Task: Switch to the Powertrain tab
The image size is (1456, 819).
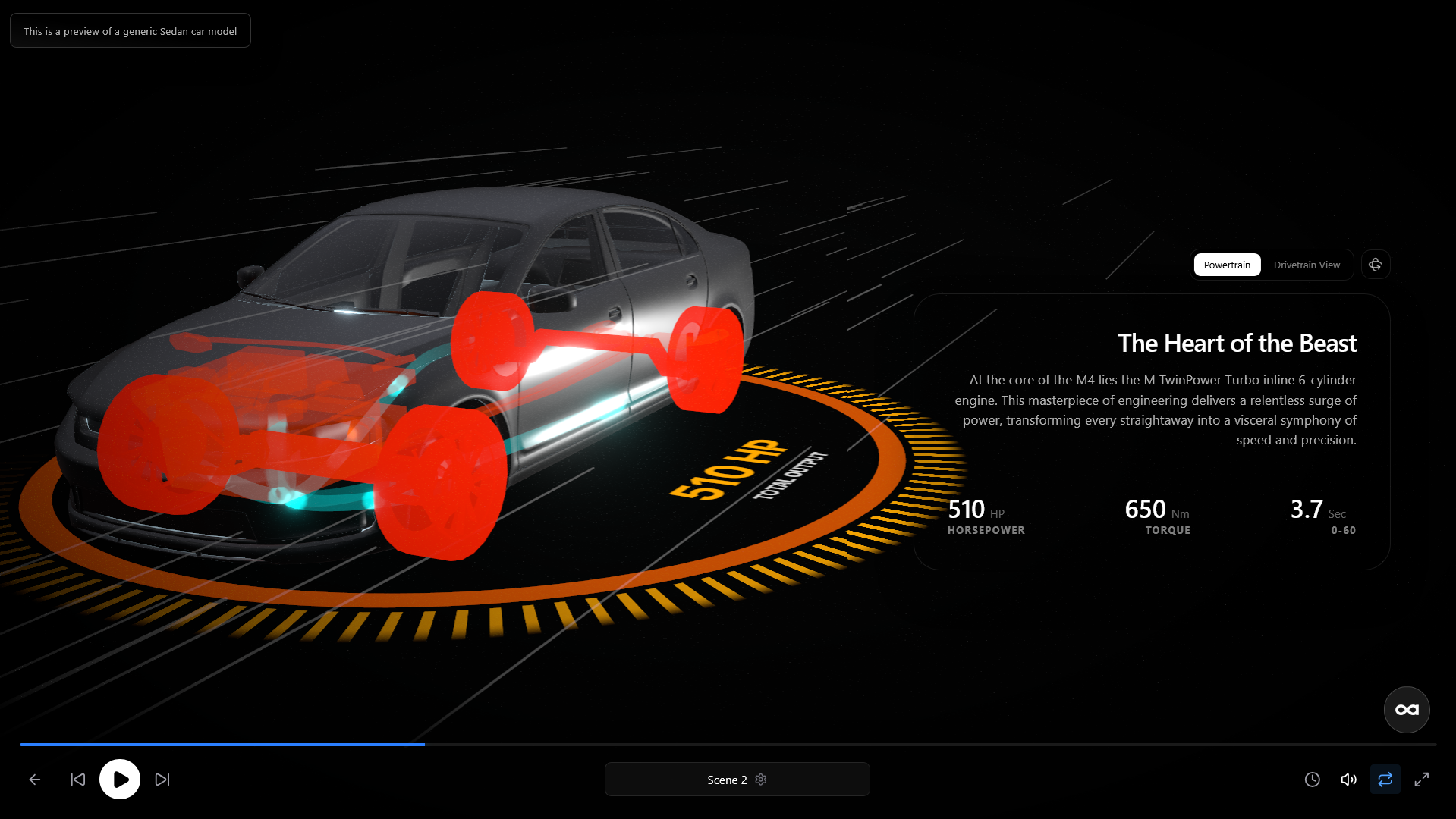Action: (x=1227, y=265)
